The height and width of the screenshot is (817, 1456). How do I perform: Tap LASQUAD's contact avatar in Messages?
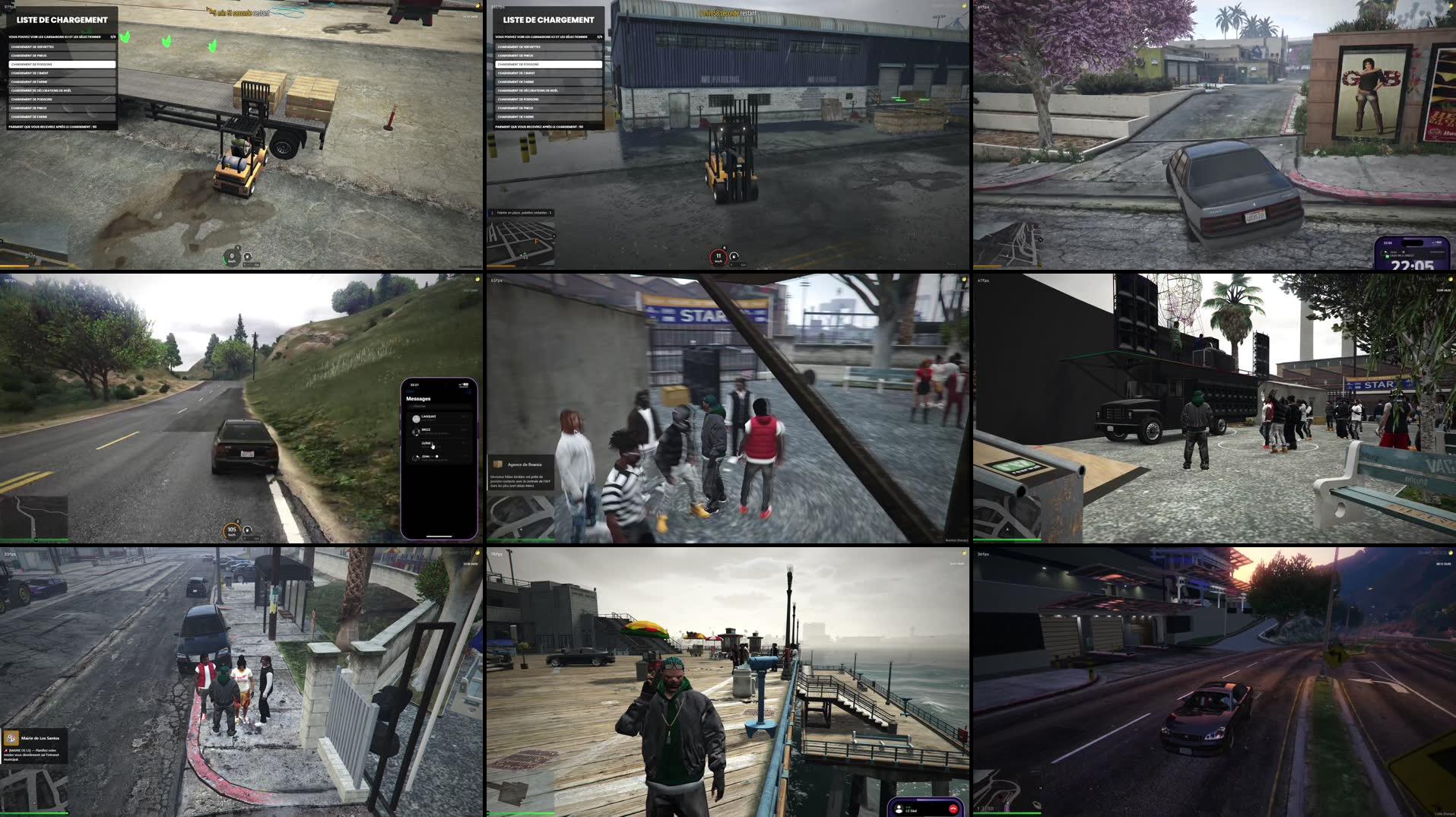pyautogui.click(x=415, y=418)
